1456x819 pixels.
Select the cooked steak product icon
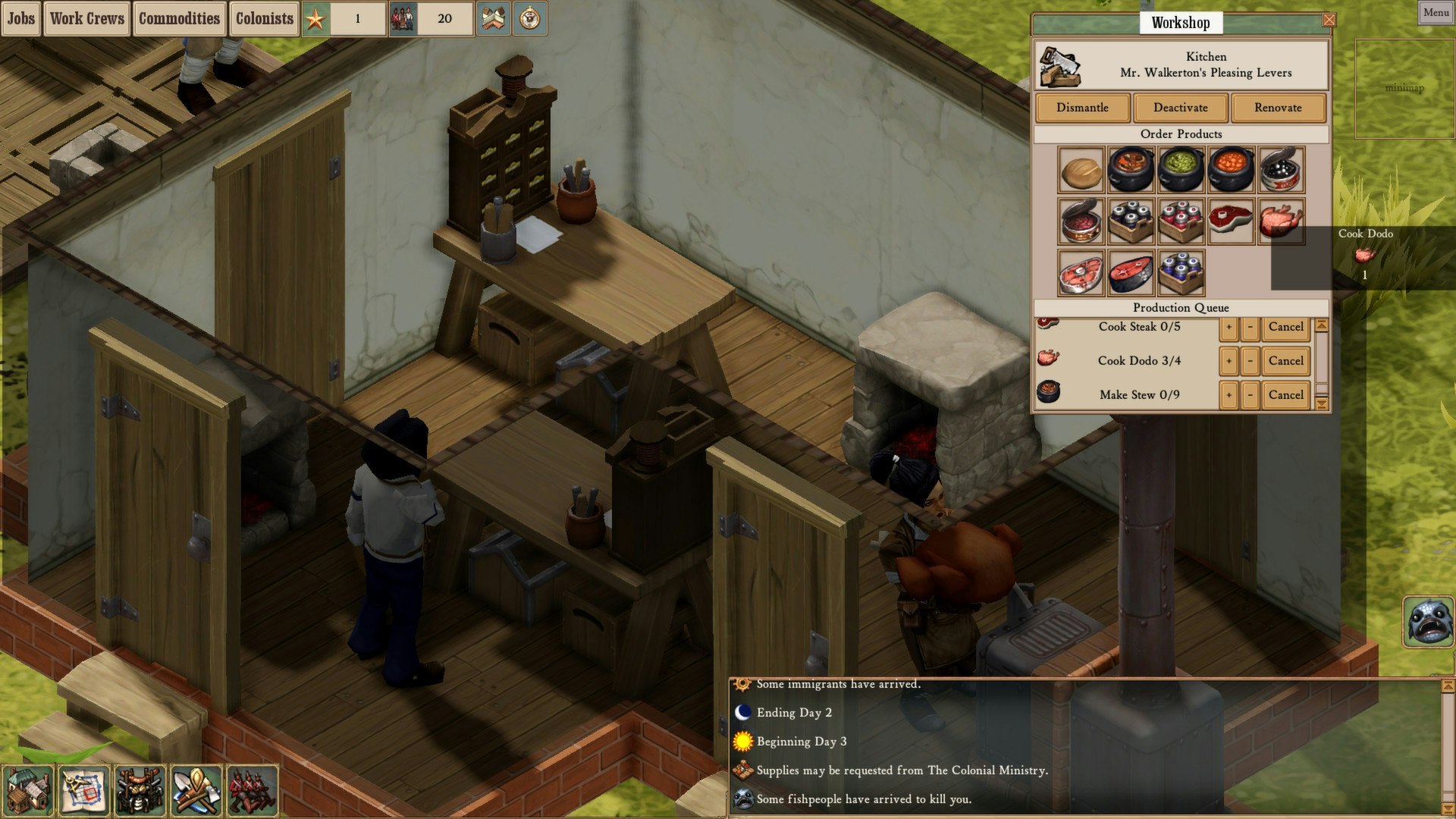pos(1230,220)
